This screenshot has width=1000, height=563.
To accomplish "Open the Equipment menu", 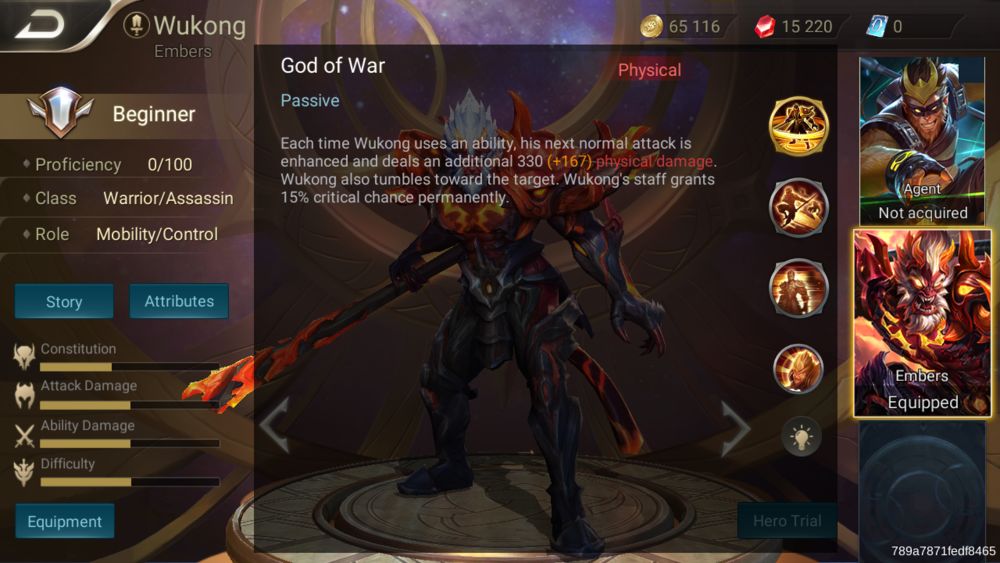I will pos(65,521).
